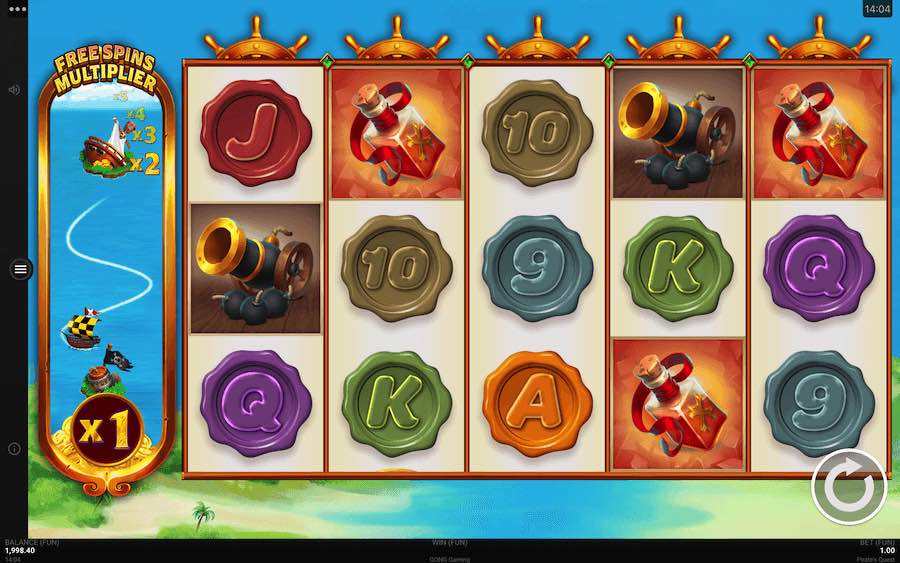The image size is (900, 563).
Task: Toggle the sound speaker icon
Action: tap(14, 90)
